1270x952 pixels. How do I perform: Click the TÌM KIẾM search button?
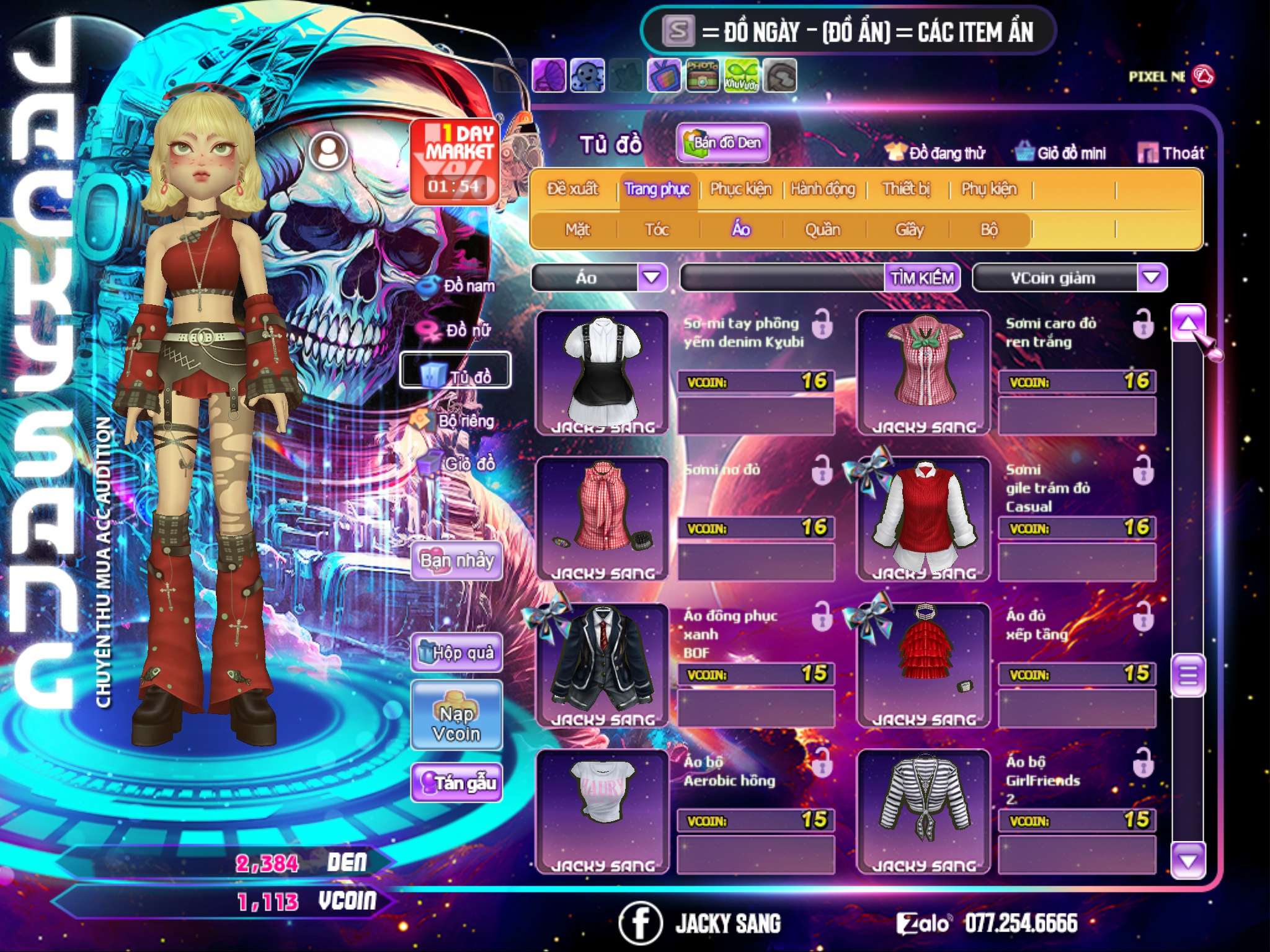coord(922,278)
